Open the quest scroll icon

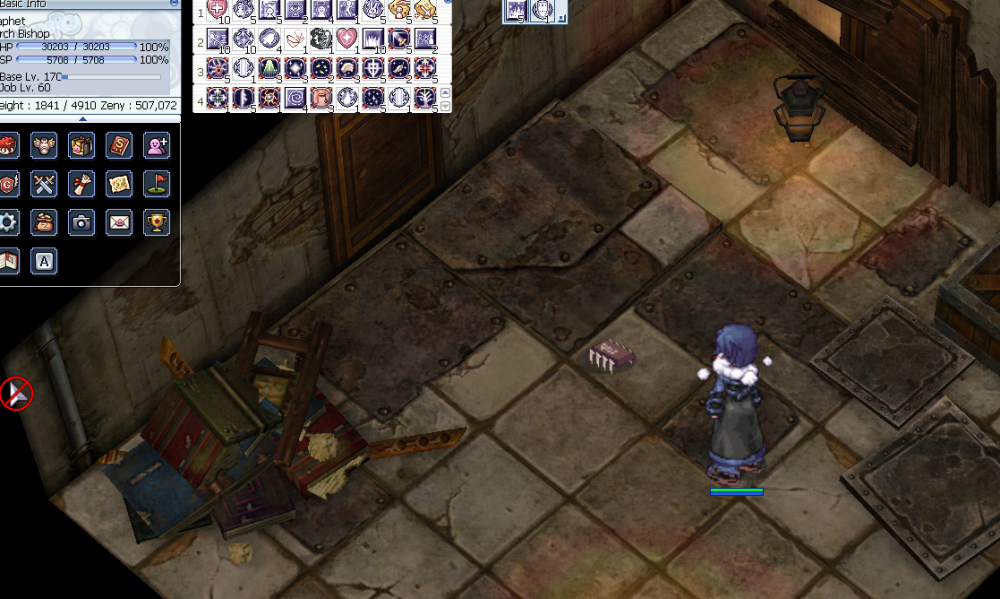tap(81, 184)
